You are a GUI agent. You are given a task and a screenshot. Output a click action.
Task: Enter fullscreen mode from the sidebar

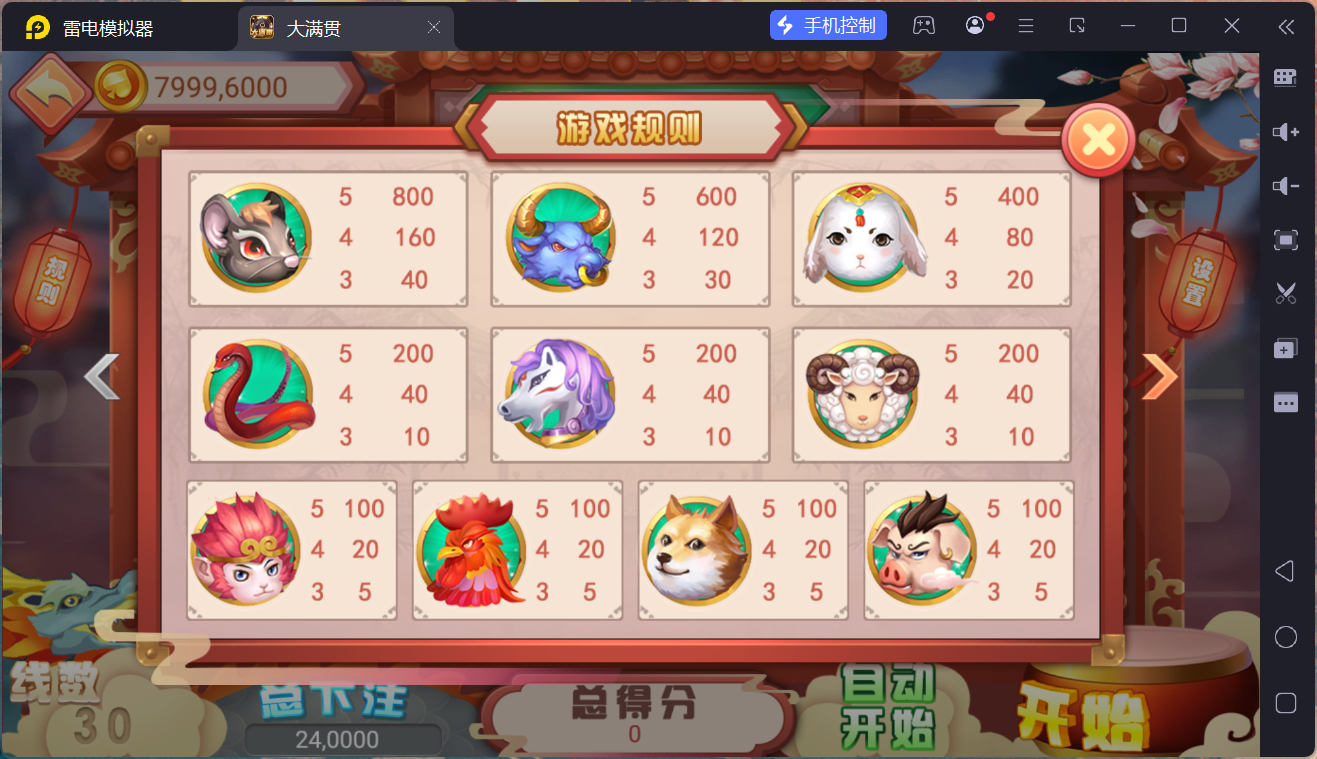click(x=1285, y=240)
